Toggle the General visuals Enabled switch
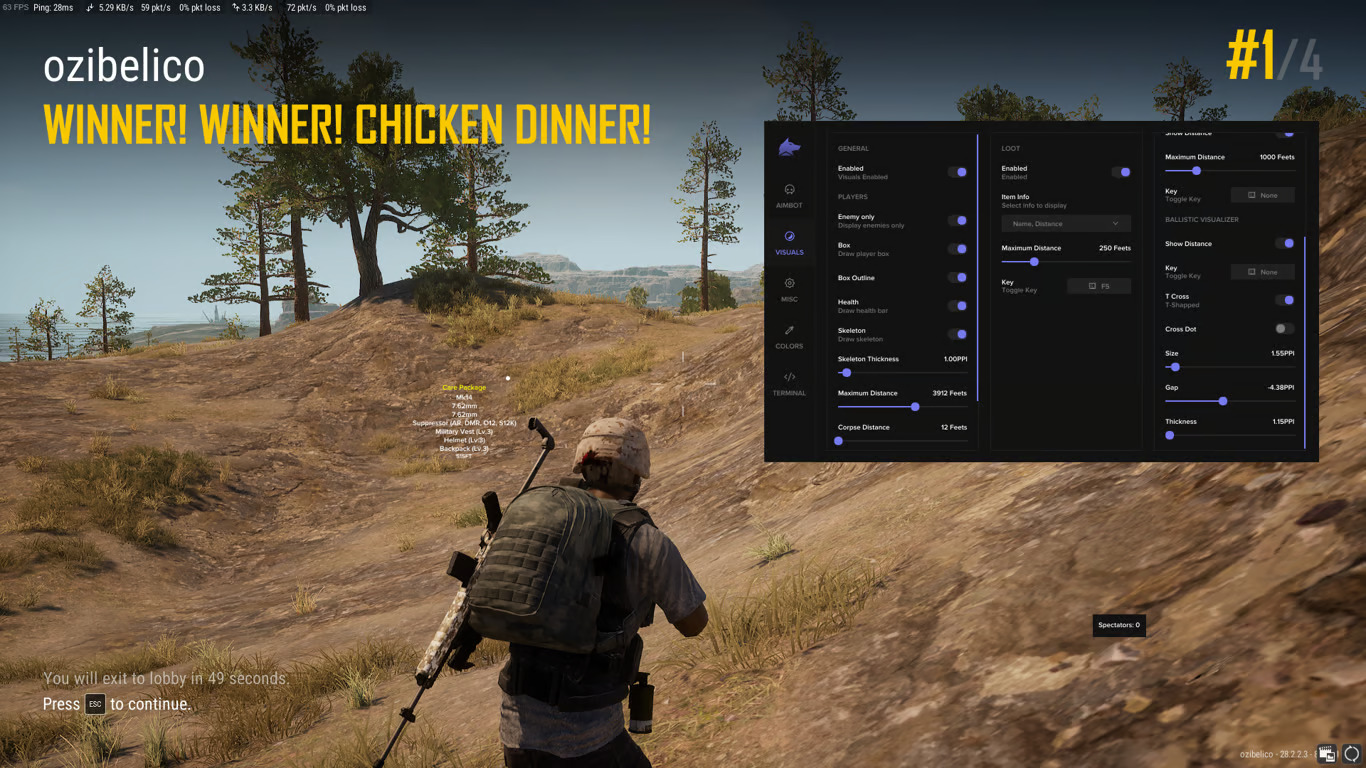This screenshot has height=768, width=1366. pyautogui.click(x=958, y=172)
